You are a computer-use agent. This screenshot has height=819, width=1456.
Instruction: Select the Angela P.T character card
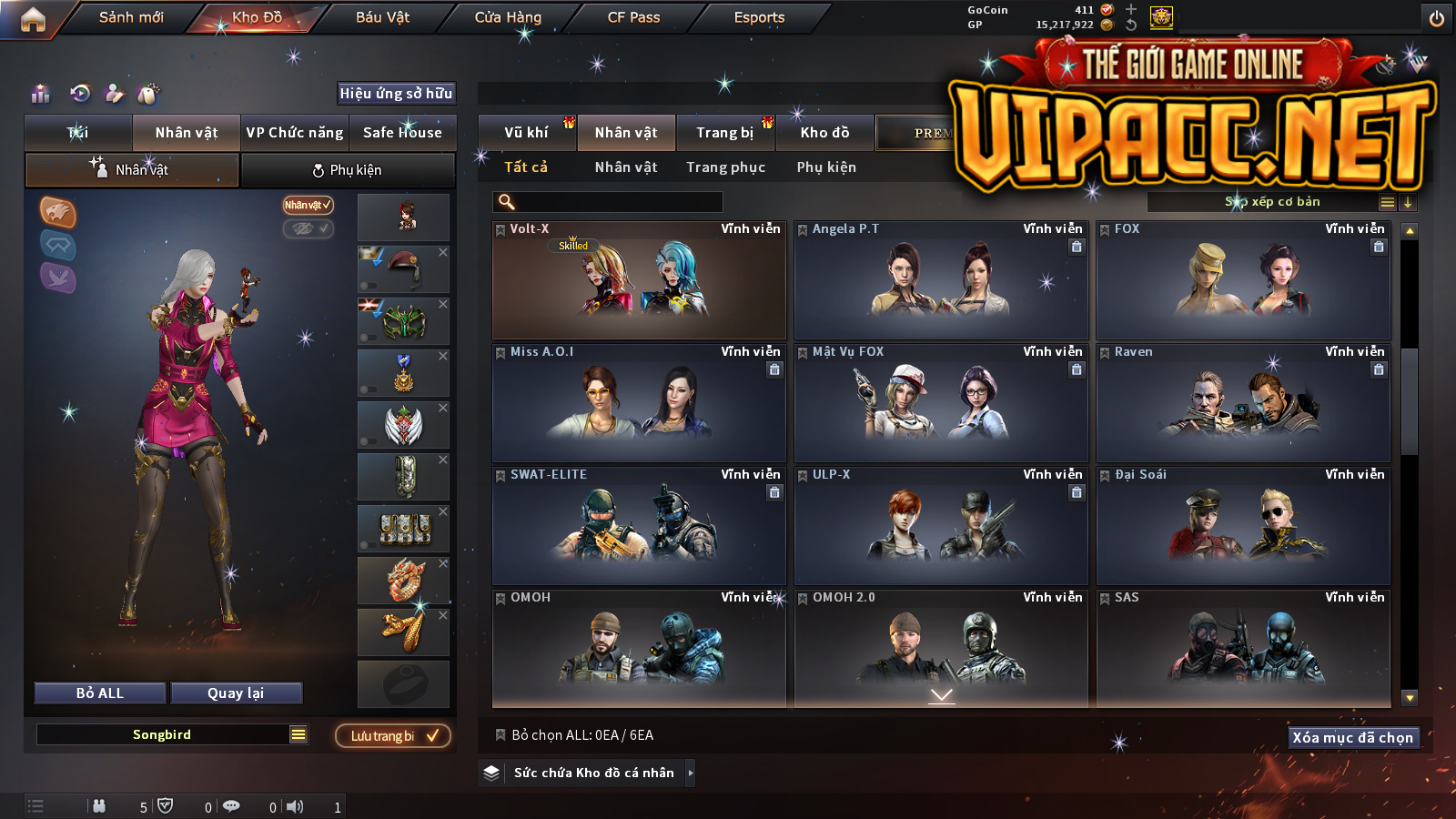(x=941, y=280)
